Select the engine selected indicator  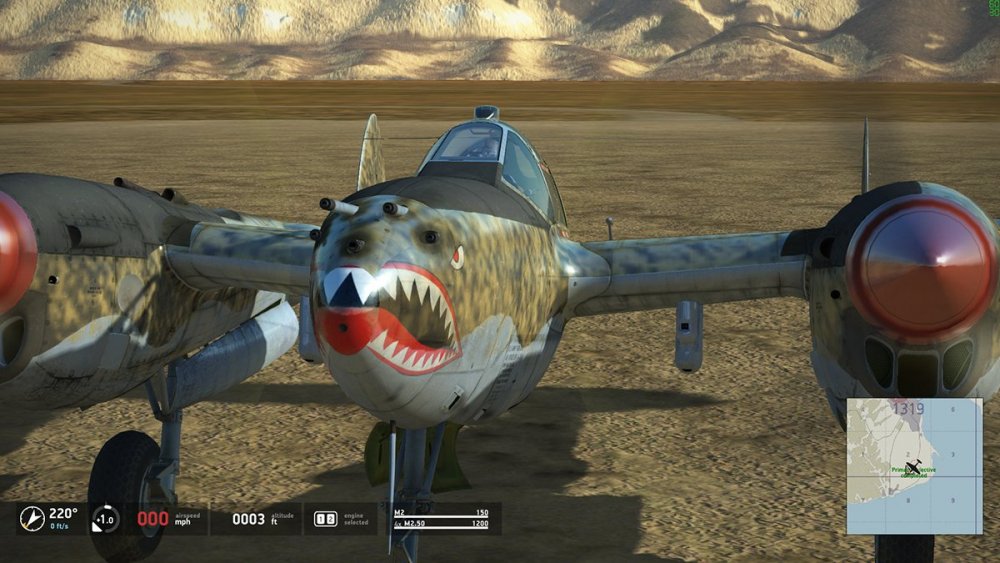click(x=326, y=519)
